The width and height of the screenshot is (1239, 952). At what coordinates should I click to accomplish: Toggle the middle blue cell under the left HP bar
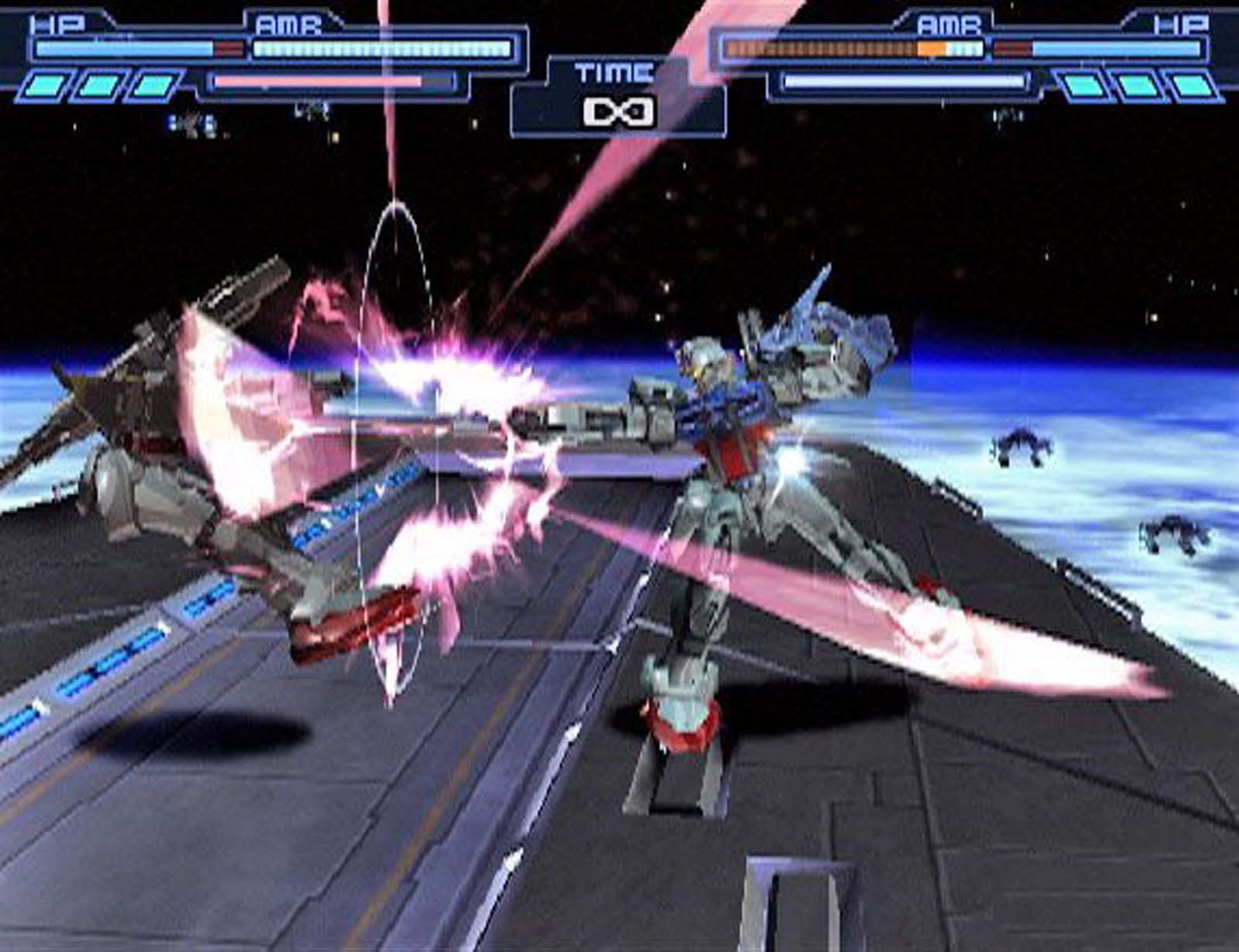97,84
